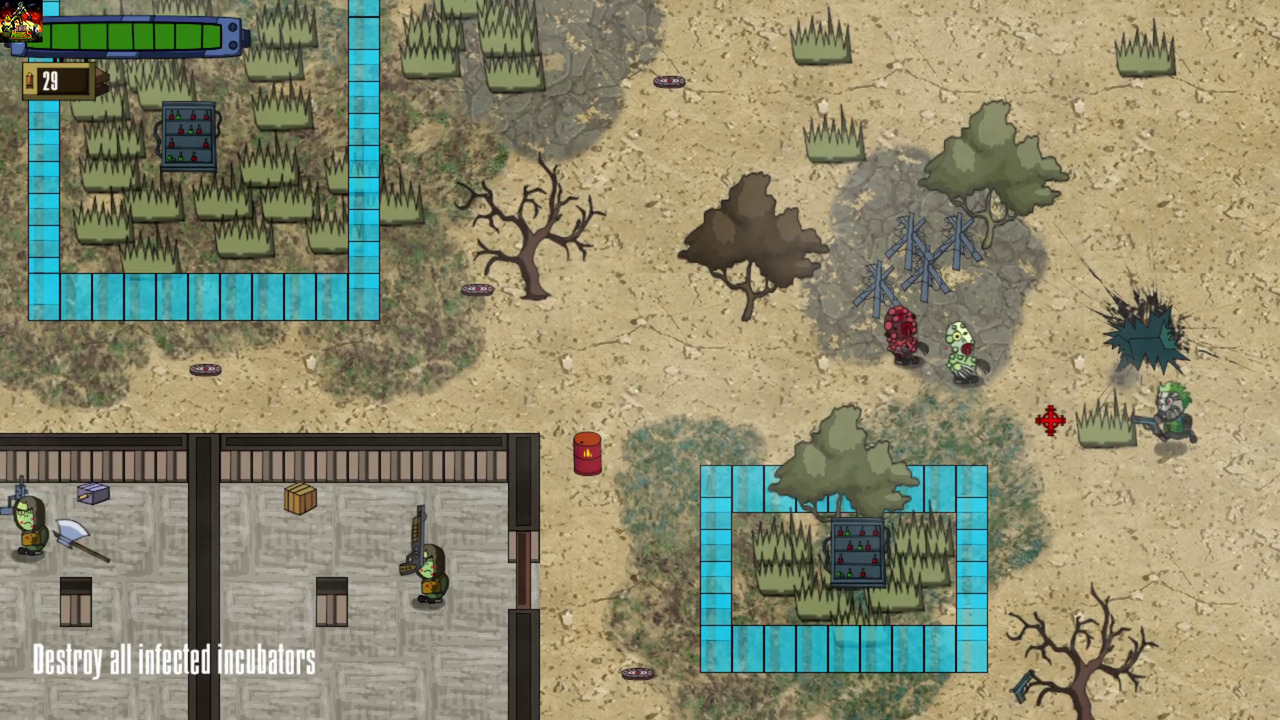The image size is (1280, 720).
Task: Click the objective text Destroy all infected incubators
Action: (x=173, y=659)
